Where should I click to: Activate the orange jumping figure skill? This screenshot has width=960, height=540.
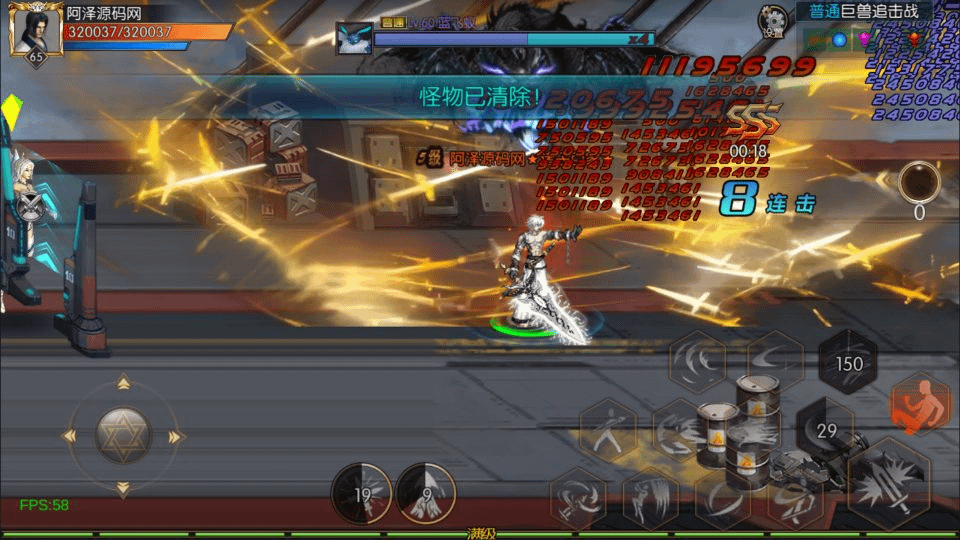[x=920, y=403]
